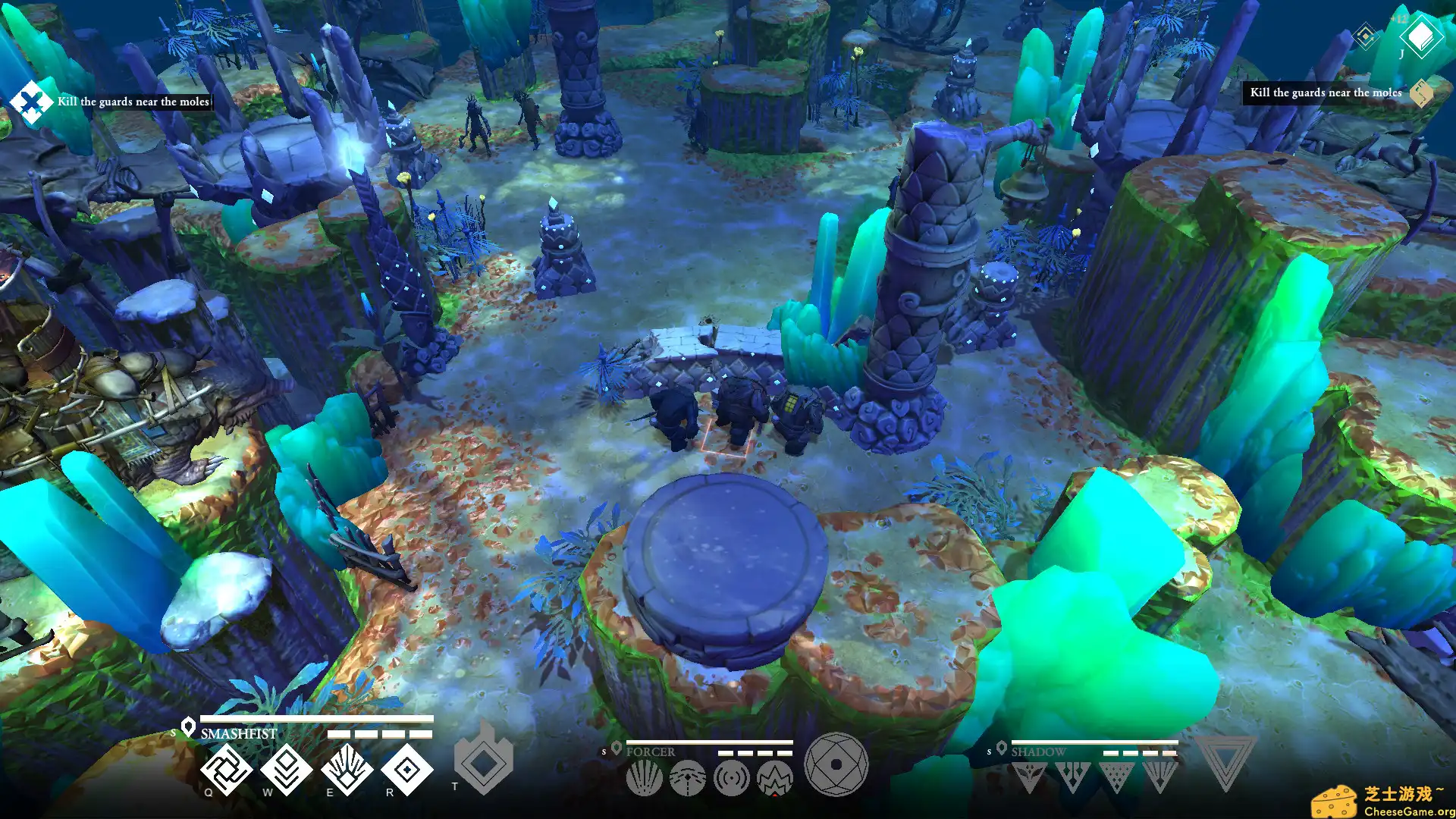The height and width of the screenshot is (819, 1456).
Task: Open the journal via the J book icon
Action: point(1422,36)
